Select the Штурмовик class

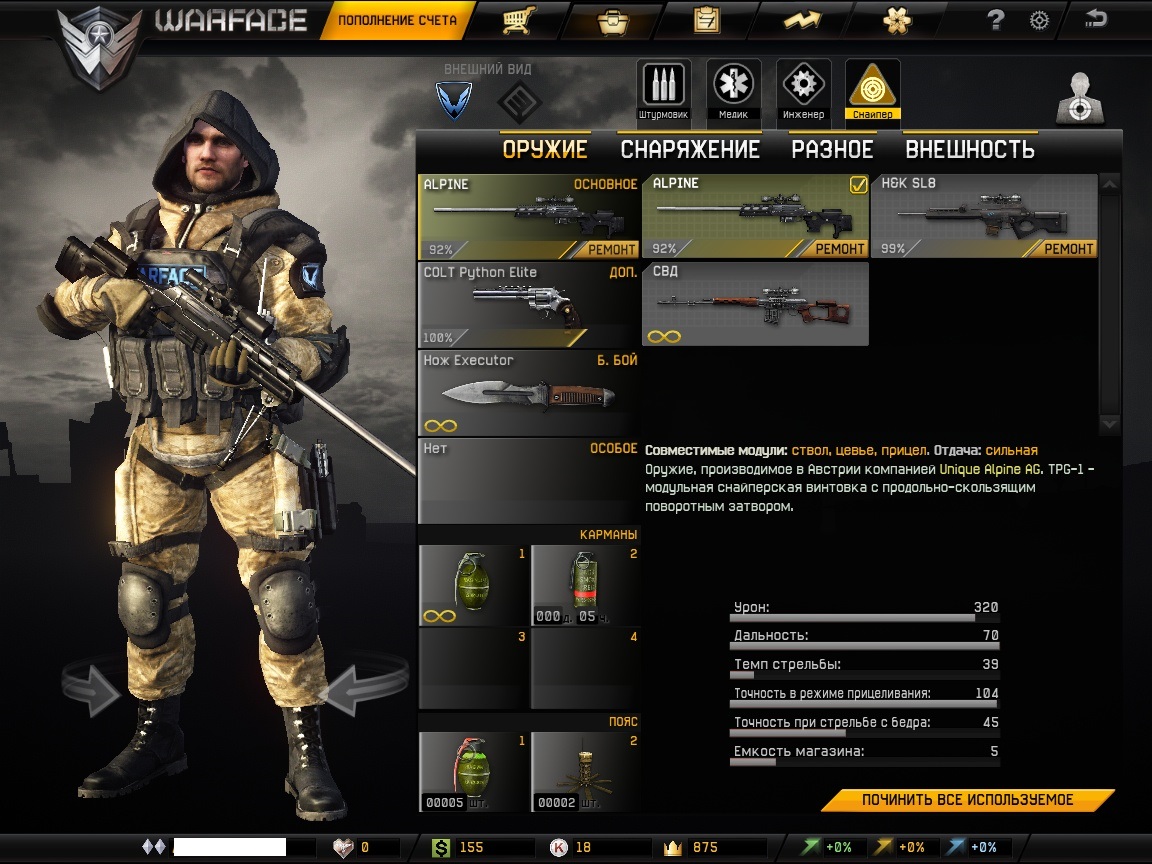click(662, 90)
